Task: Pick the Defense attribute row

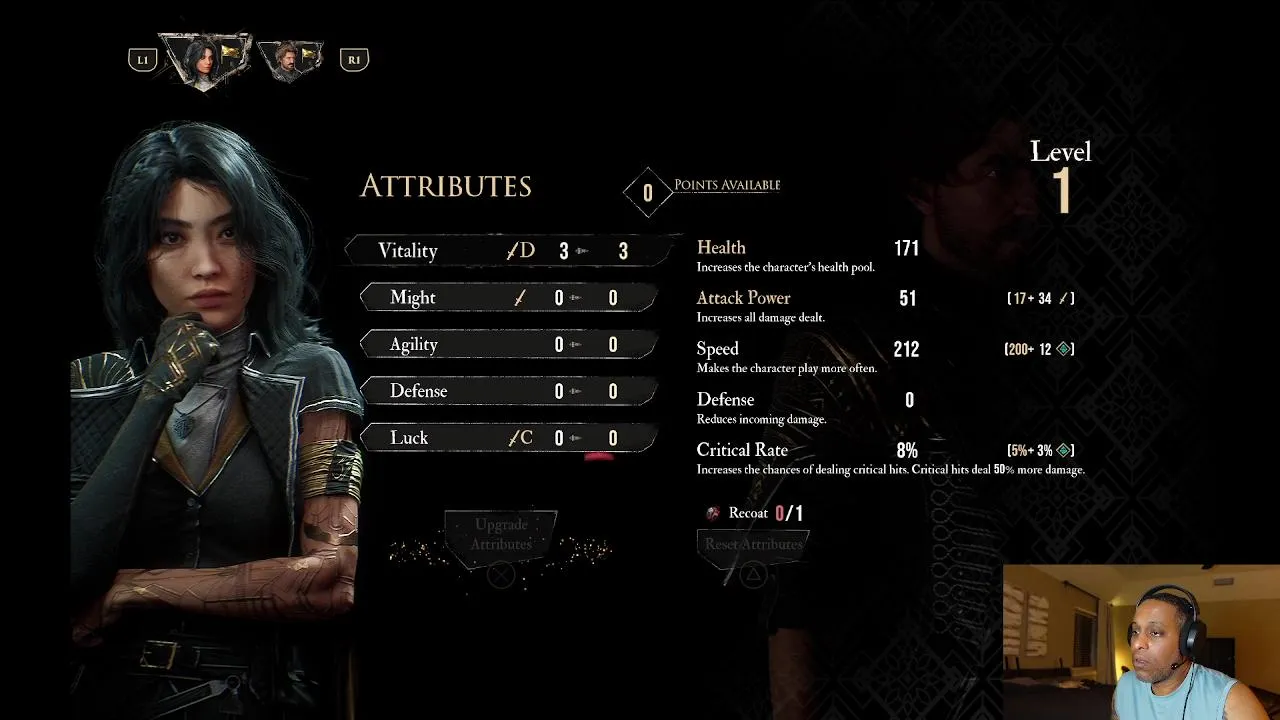Action: pos(508,391)
